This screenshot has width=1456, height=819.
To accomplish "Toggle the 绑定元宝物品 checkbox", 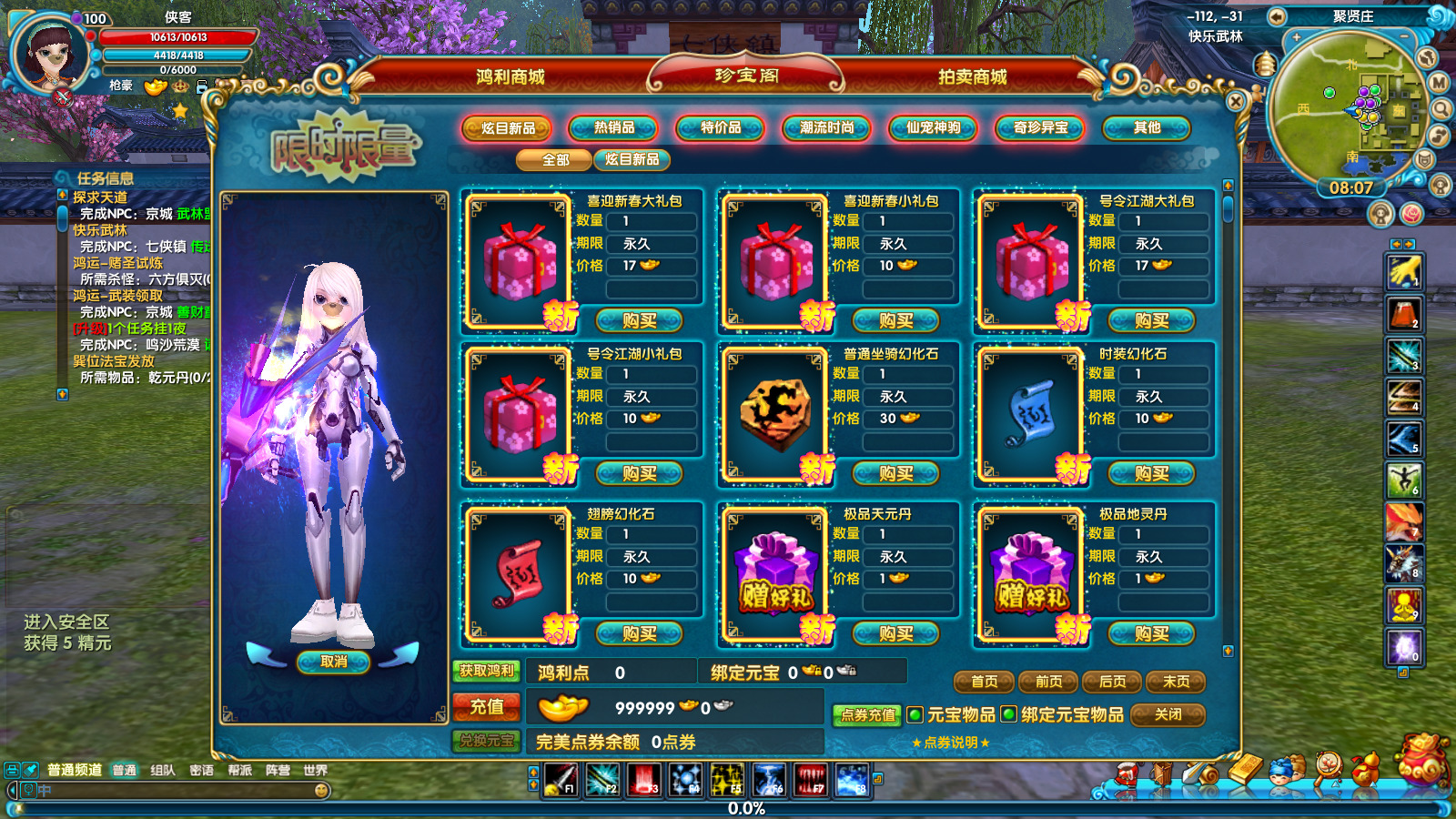I will 1008,714.
